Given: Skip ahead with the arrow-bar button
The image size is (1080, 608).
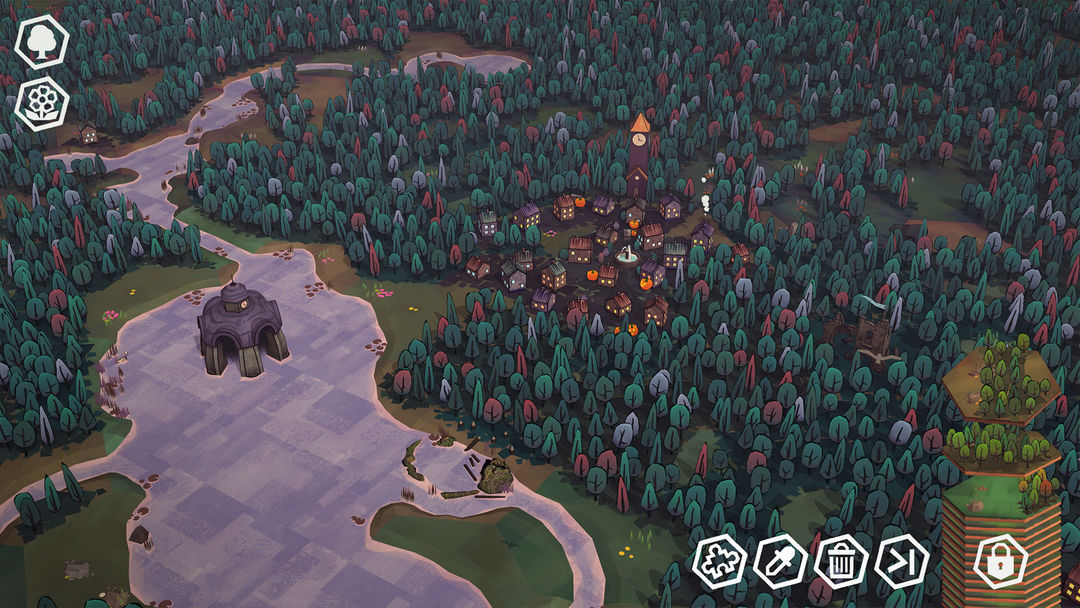Looking at the screenshot, I should click(x=901, y=561).
